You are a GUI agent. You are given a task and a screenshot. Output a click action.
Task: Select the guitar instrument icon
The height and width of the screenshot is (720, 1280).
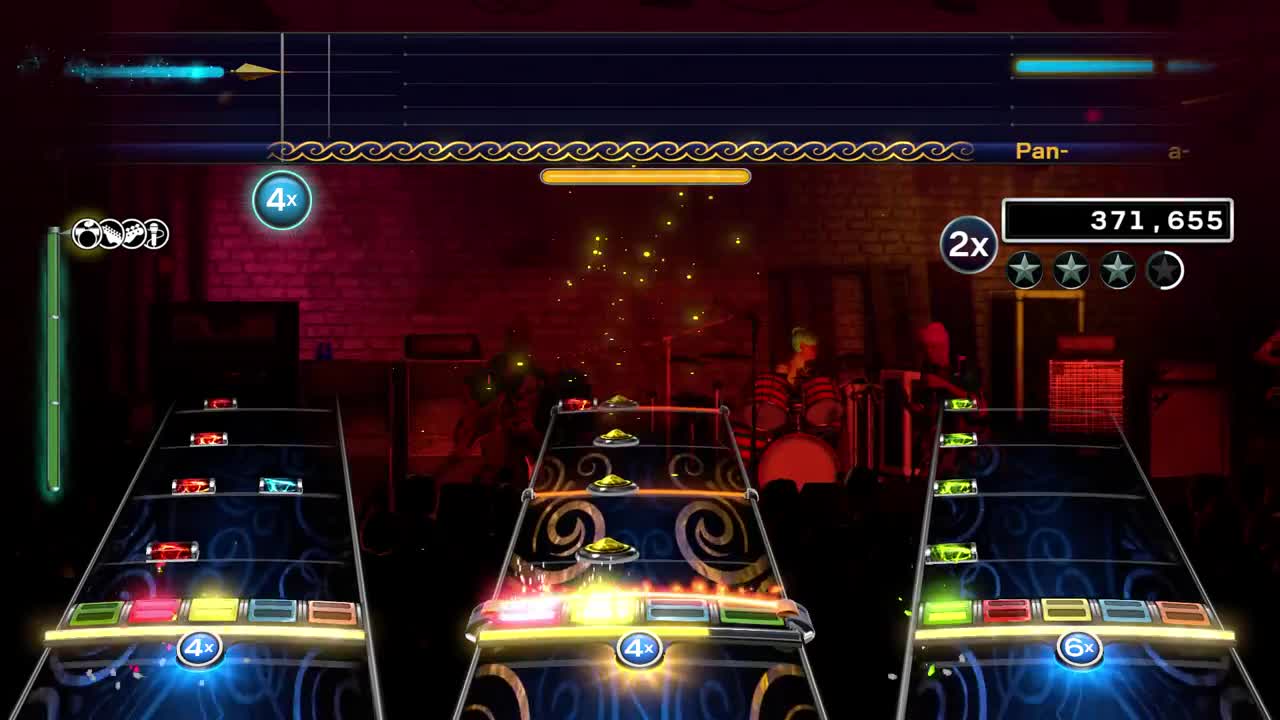pos(112,231)
